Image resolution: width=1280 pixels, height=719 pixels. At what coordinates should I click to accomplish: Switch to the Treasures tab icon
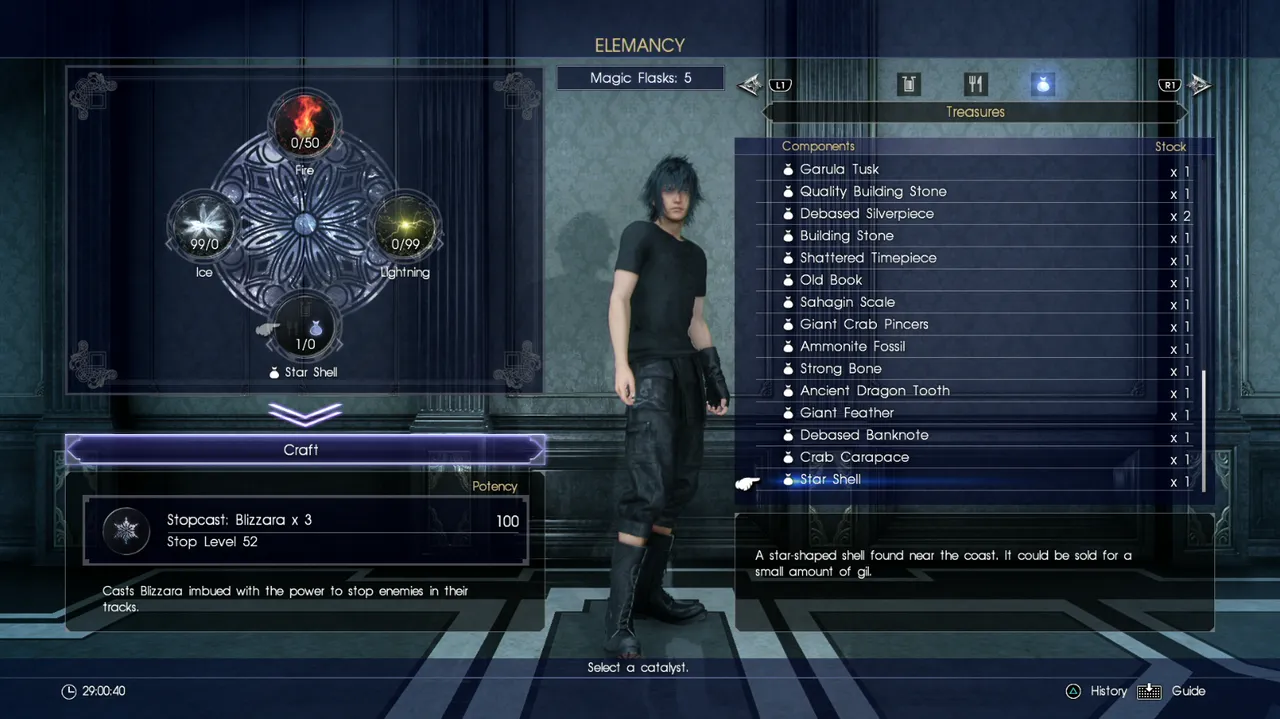(1042, 85)
